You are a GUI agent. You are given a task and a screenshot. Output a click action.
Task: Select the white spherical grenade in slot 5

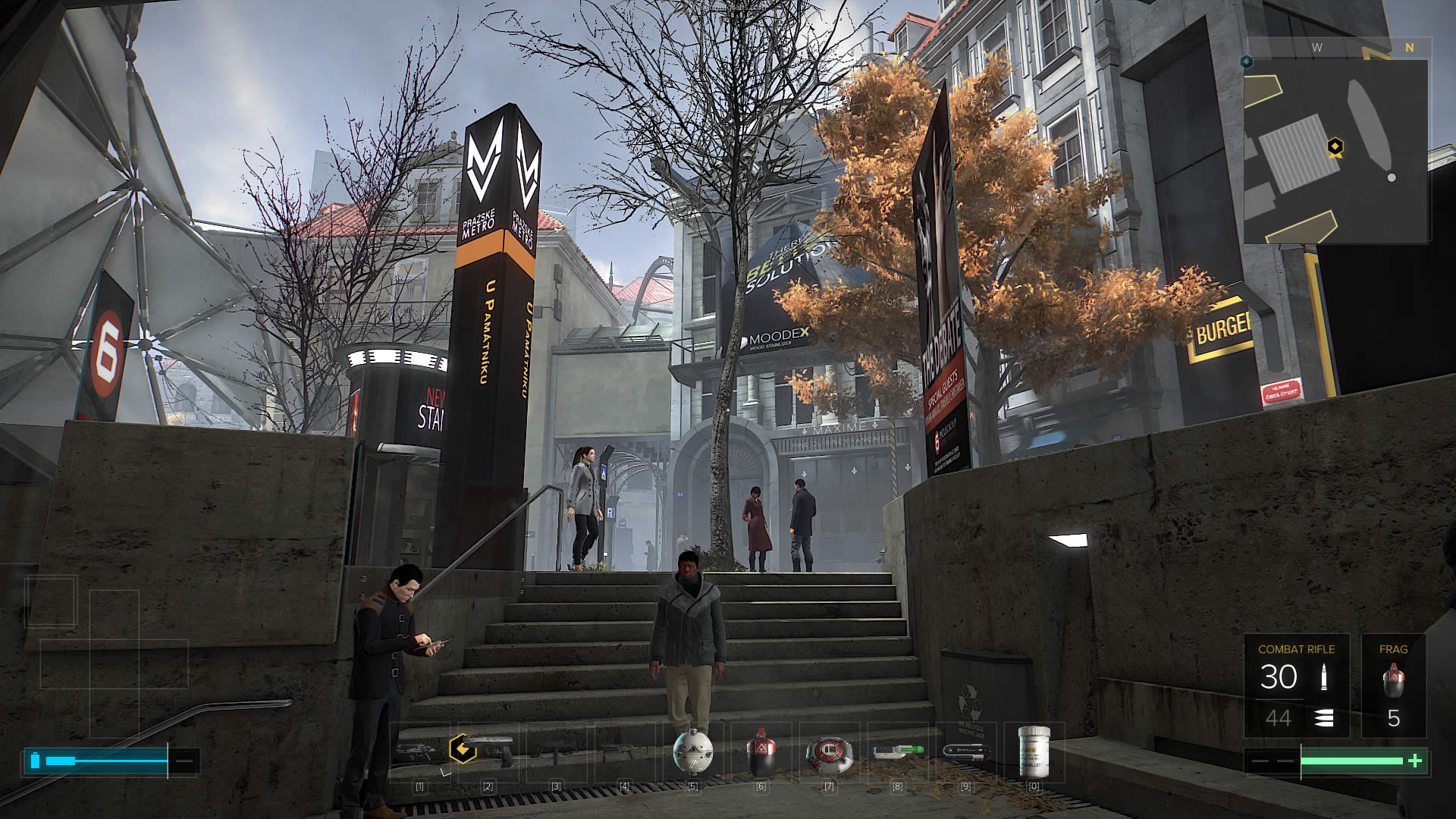[x=692, y=752]
